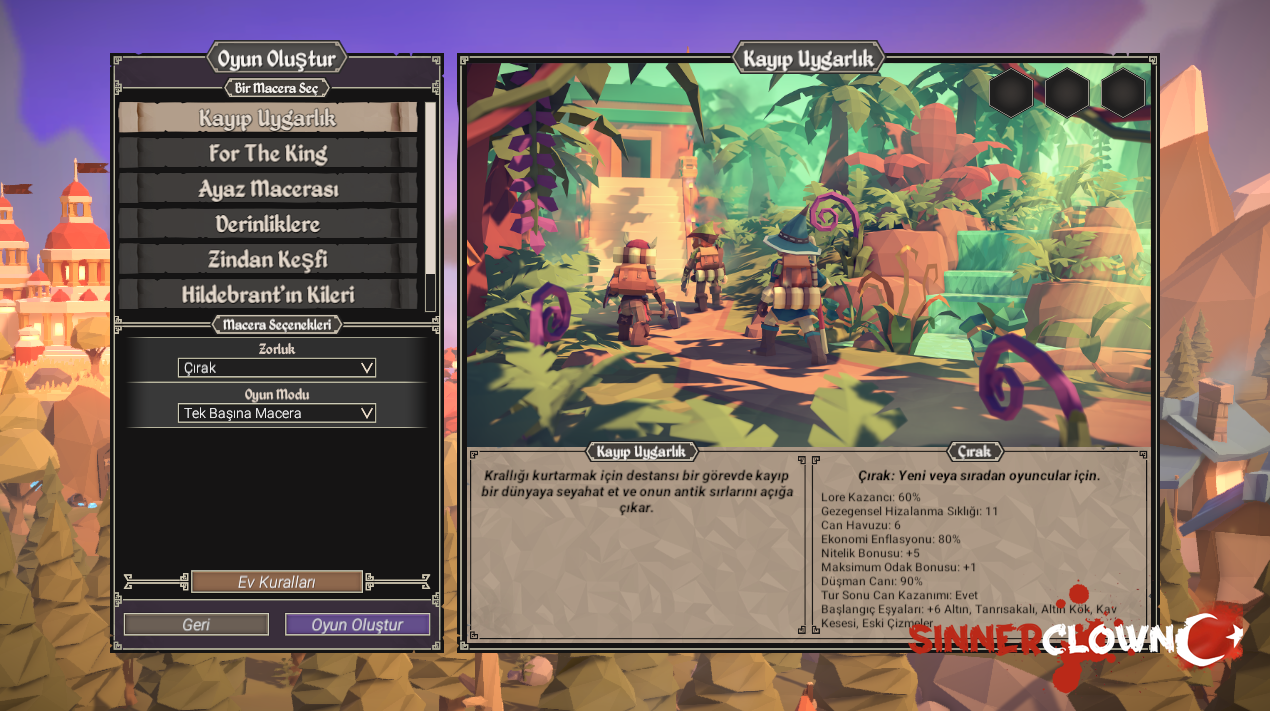Choose the For The King adventure
This screenshot has width=1270, height=711.
pyautogui.click(x=267, y=153)
